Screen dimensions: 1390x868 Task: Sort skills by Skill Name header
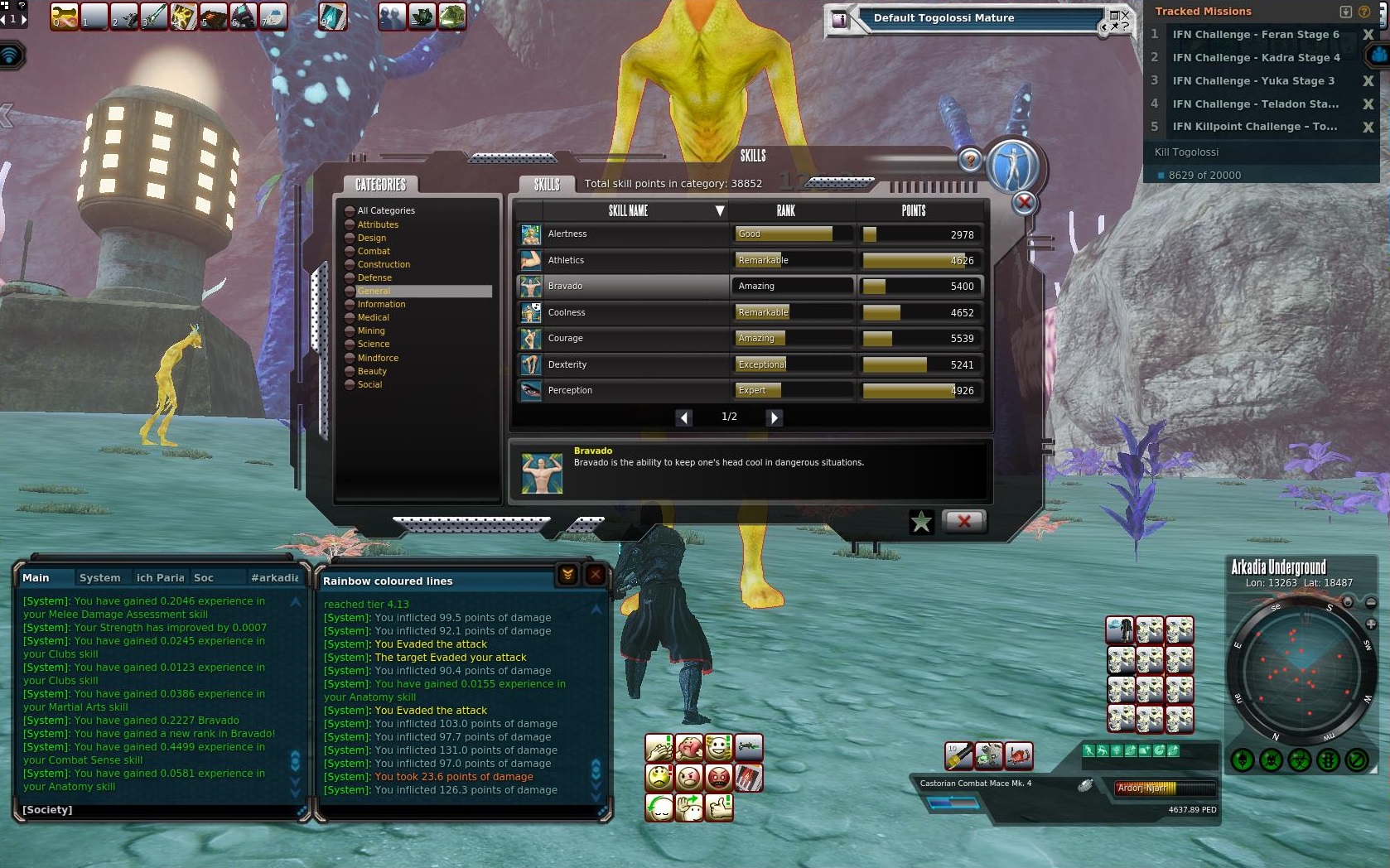click(629, 210)
